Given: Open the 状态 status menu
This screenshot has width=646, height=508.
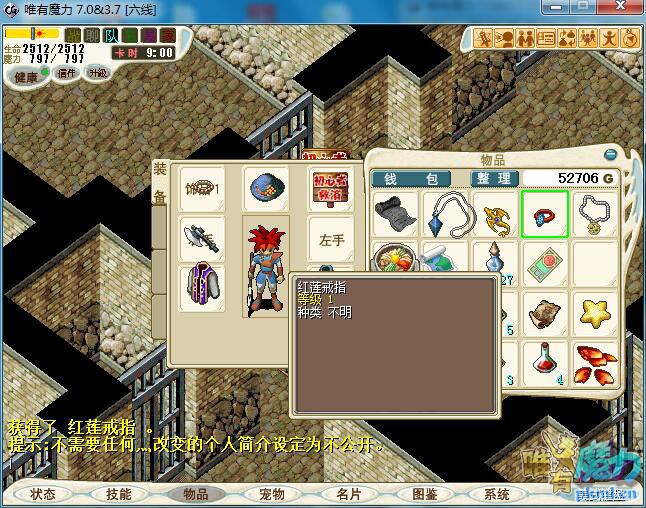Looking at the screenshot, I should [43, 494].
